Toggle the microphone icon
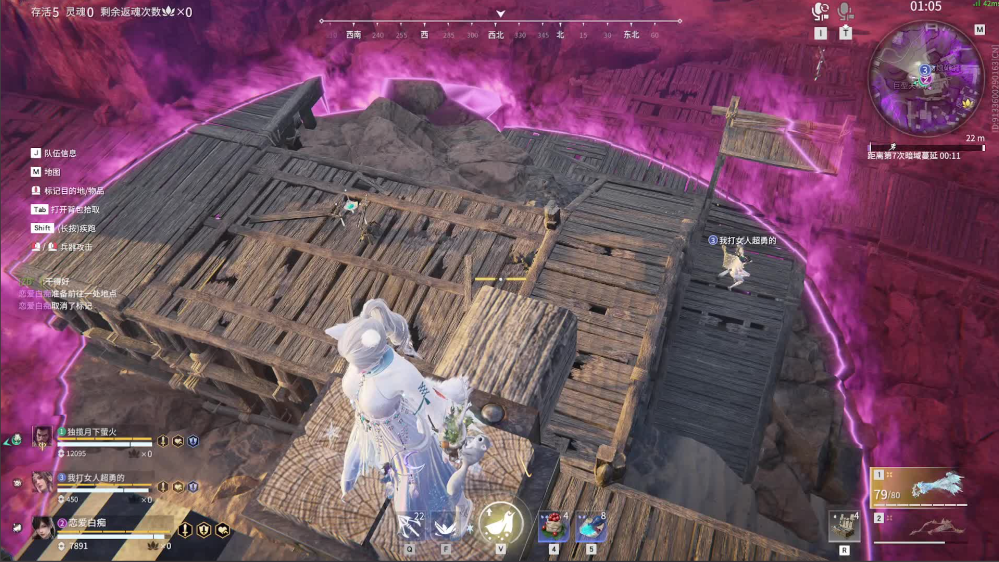This screenshot has height=562, width=999. coord(845,12)
